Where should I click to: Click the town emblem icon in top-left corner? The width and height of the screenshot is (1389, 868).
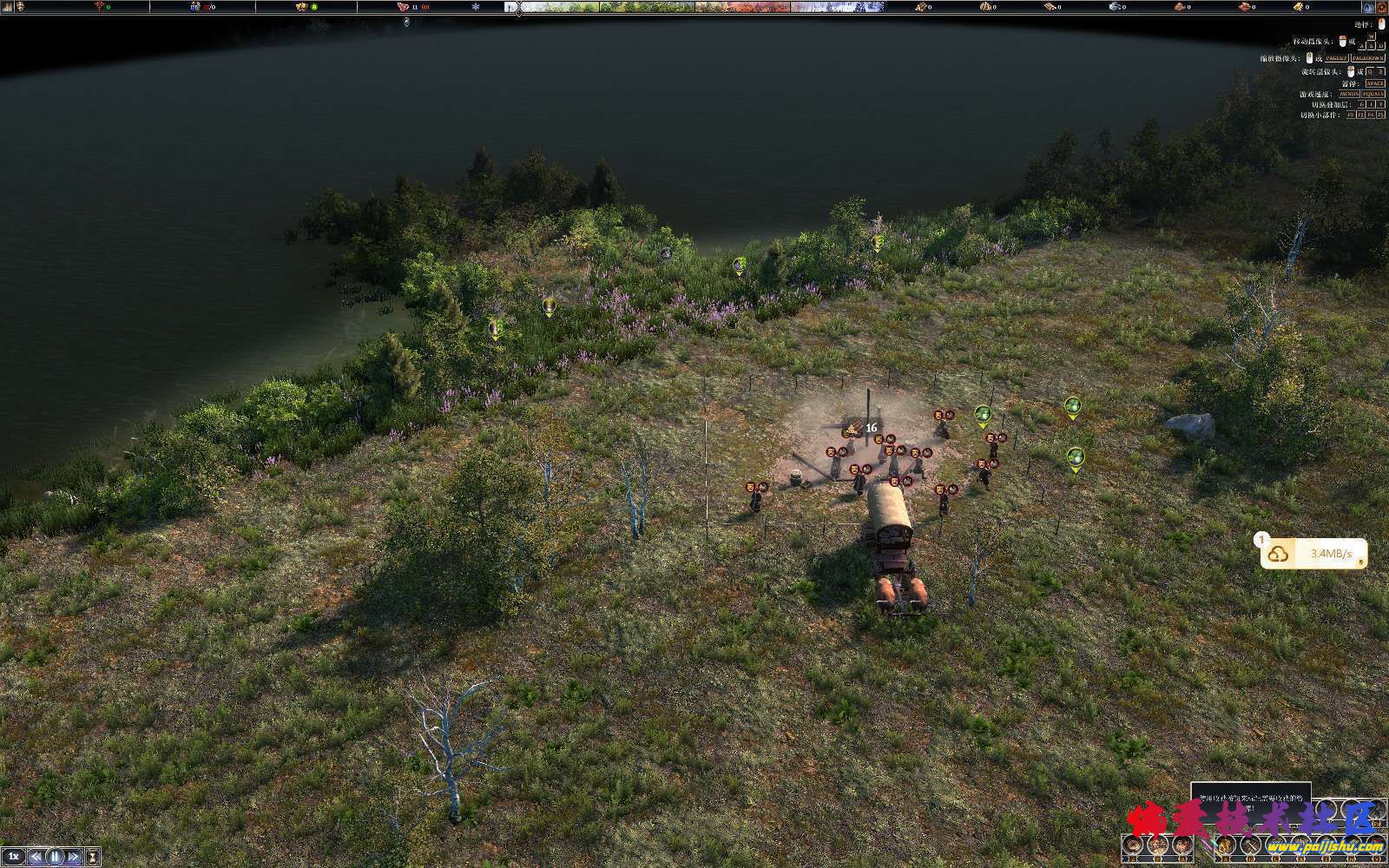pos(19,7)
